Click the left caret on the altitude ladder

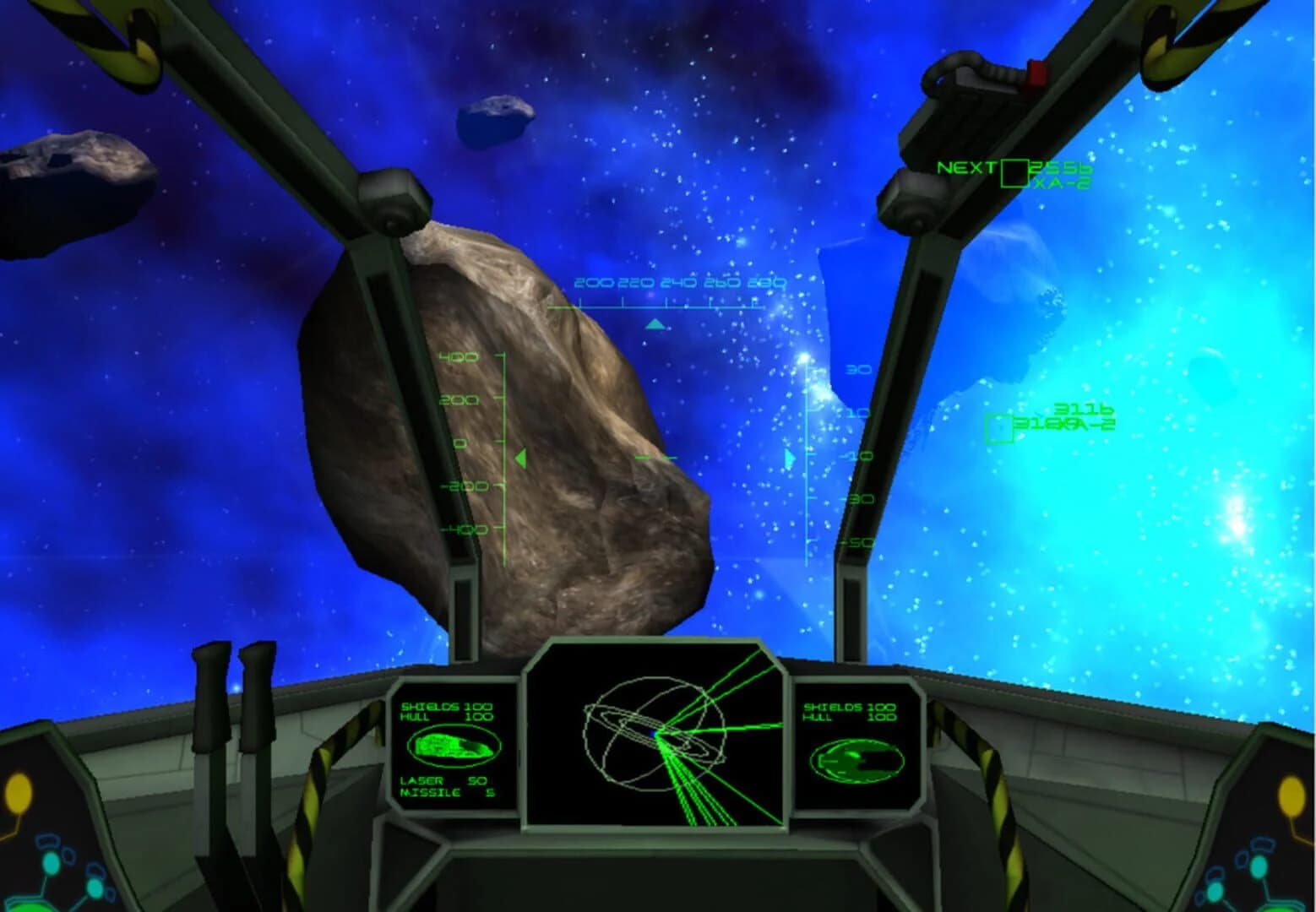[x=522, y=457]
